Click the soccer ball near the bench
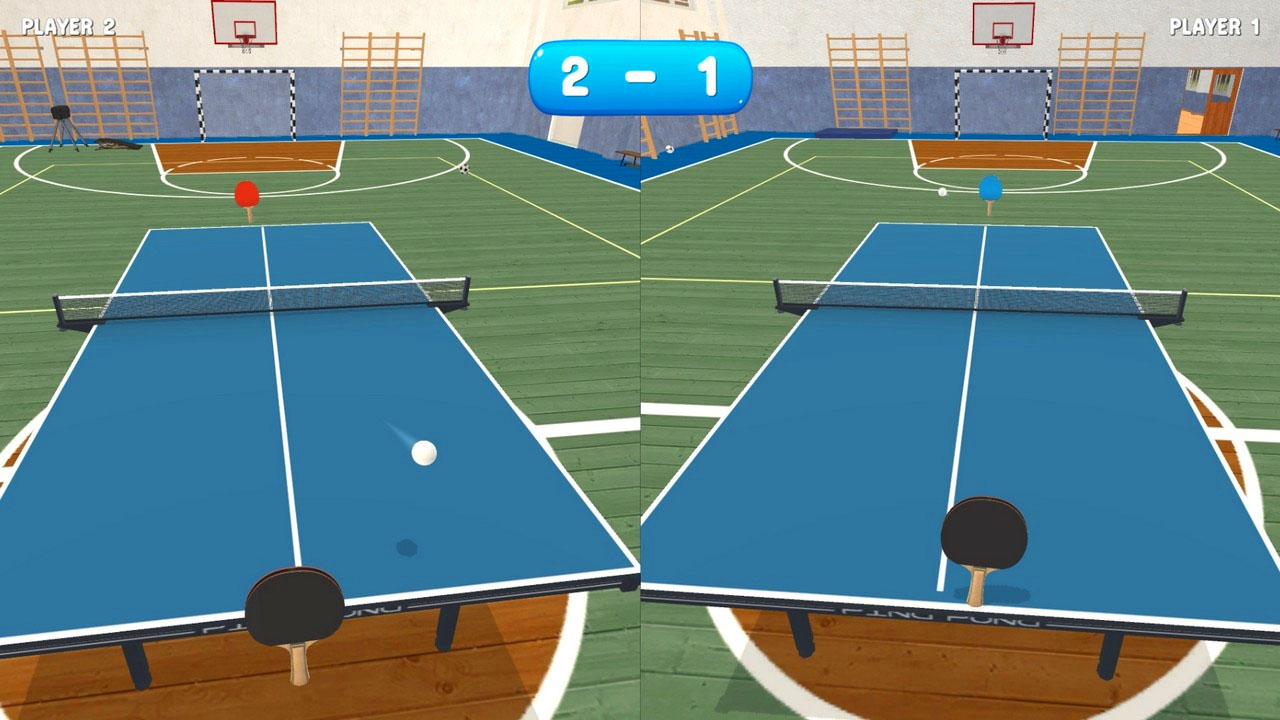The height and width of the screenshot is (720, 1280). [x=671, y=148]
